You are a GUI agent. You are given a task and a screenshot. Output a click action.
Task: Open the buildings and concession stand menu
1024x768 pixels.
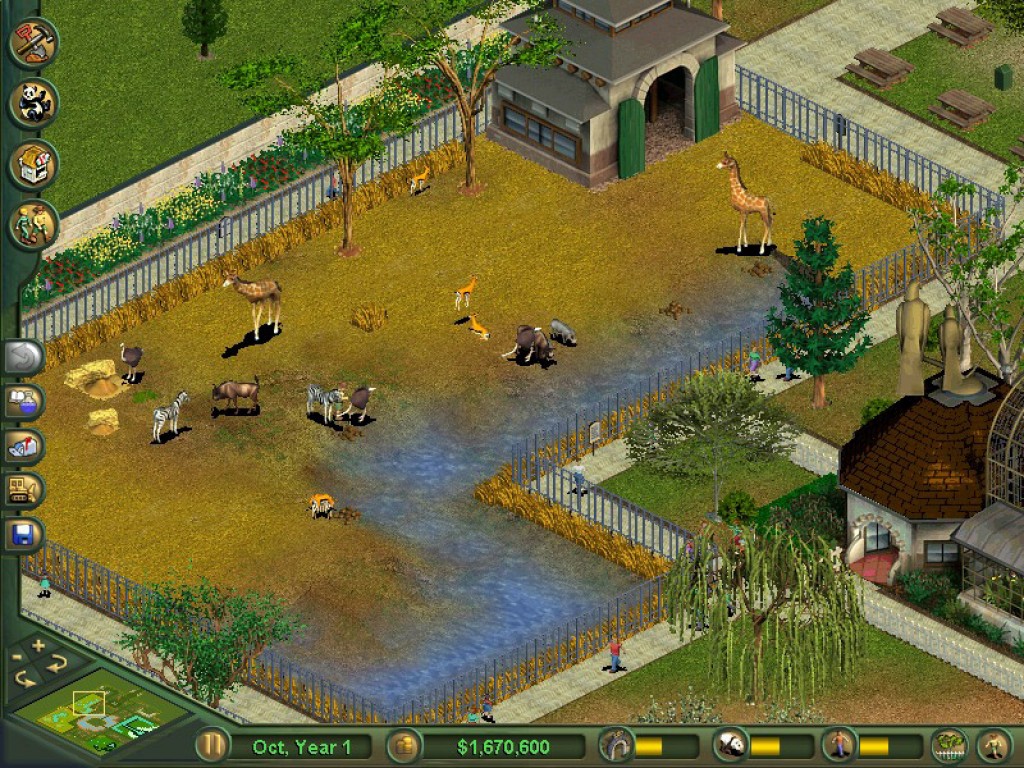pyautogui.click(x=33, y=164)
